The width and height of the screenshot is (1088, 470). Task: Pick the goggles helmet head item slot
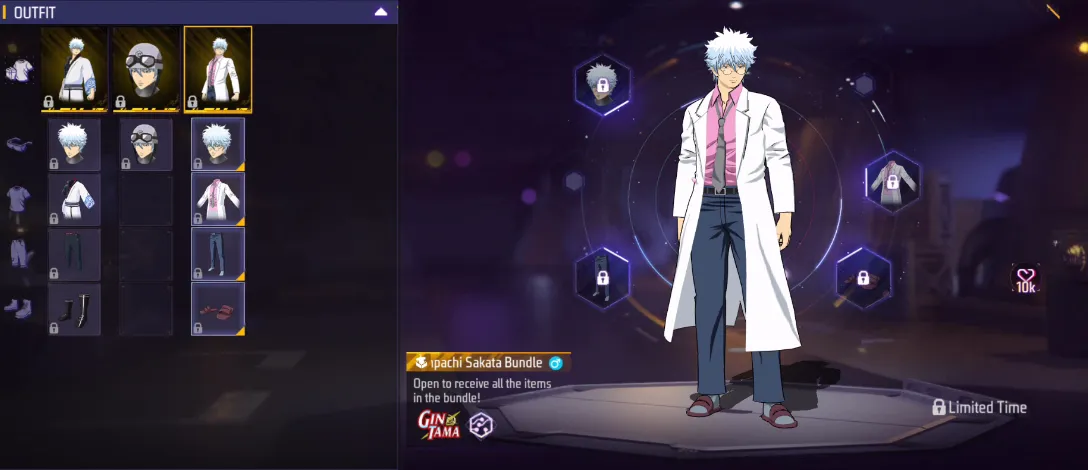click(x=146, y=144)
